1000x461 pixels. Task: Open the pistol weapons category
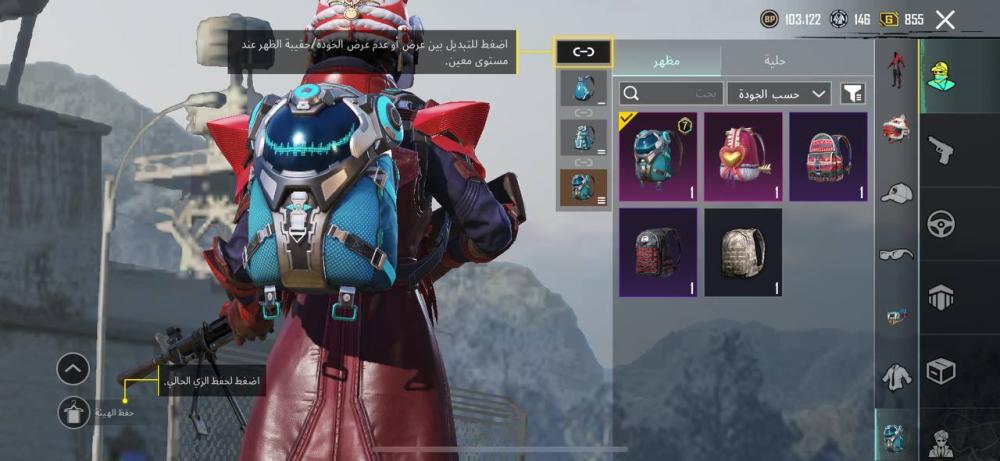[x=941, y=151]
